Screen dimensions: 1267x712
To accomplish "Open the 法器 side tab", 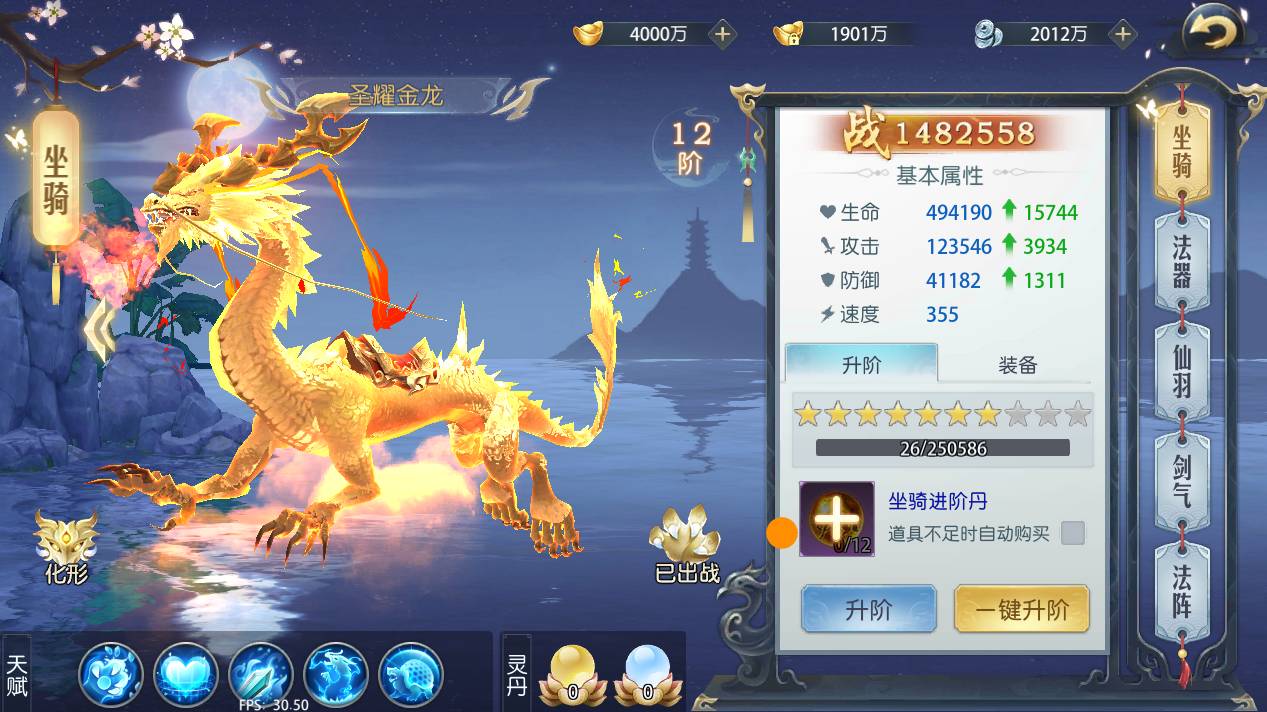I will tap(1182, 261).
